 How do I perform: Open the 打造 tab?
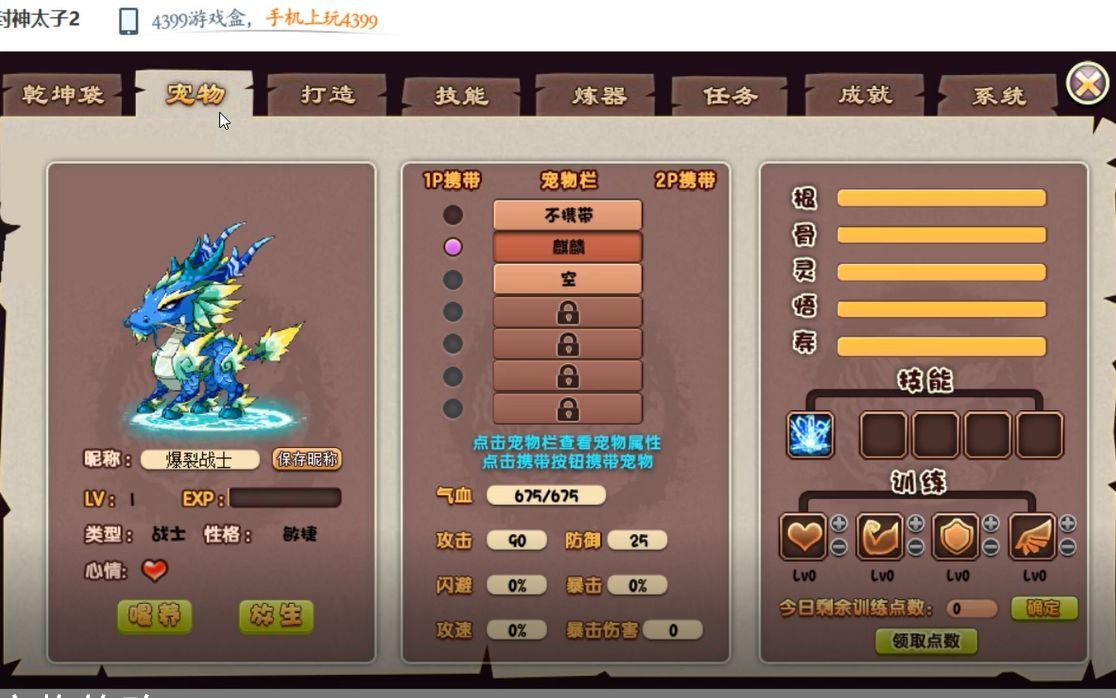pyautogui.click(x=328, y=95)
